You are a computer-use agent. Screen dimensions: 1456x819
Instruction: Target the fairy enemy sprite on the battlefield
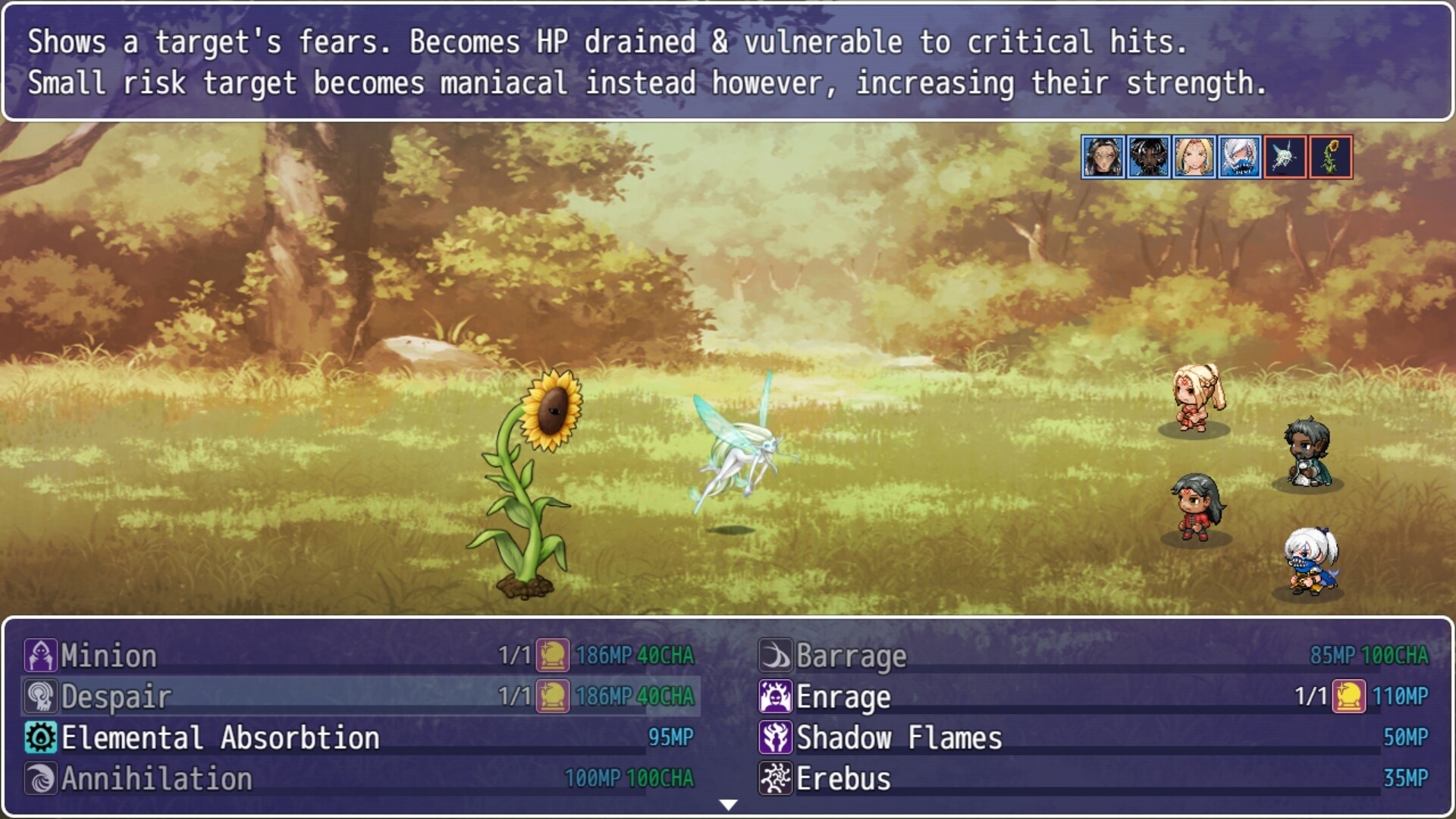tap(747, 455)
